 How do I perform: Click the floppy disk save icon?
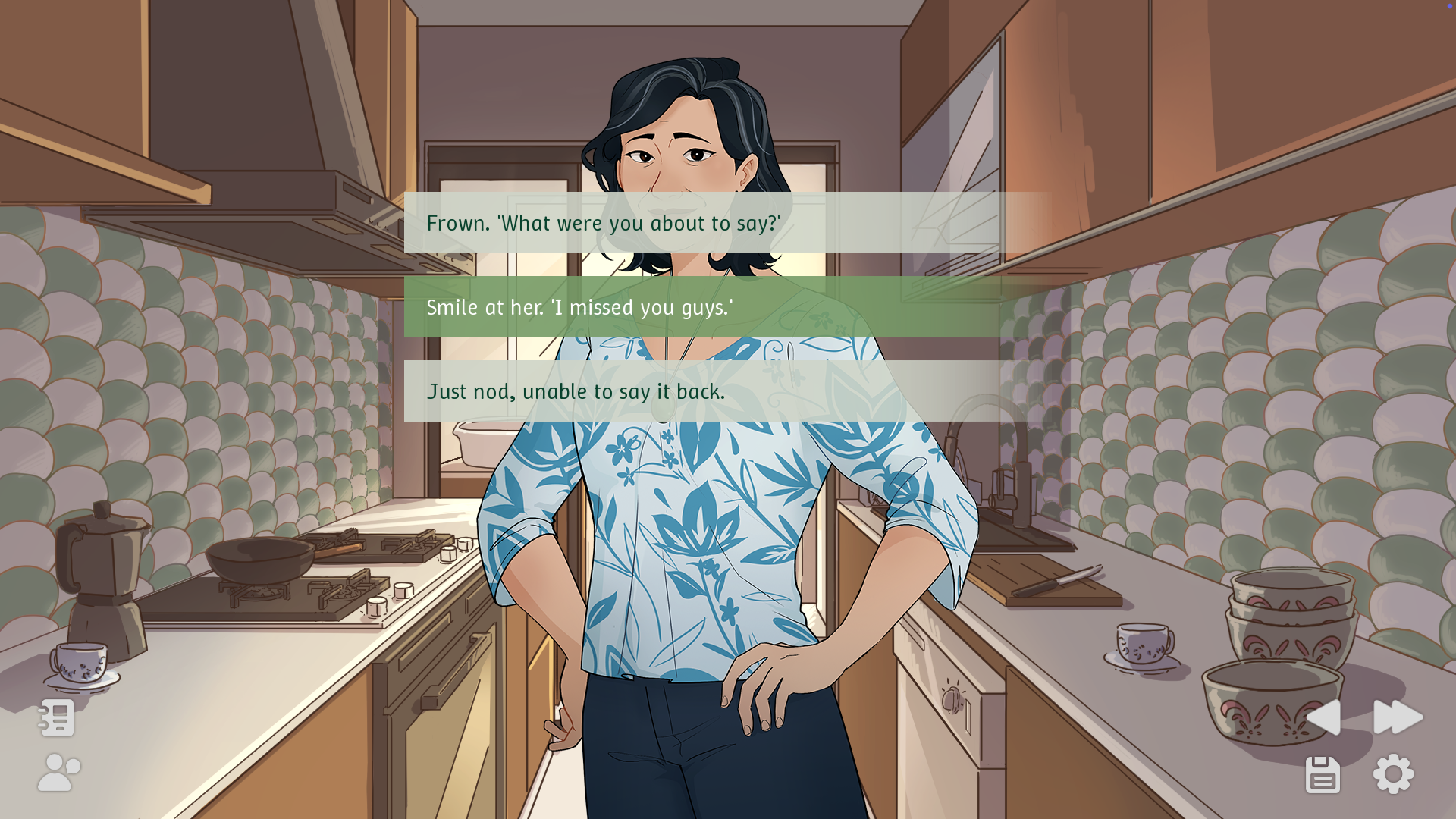[1323, 773]
